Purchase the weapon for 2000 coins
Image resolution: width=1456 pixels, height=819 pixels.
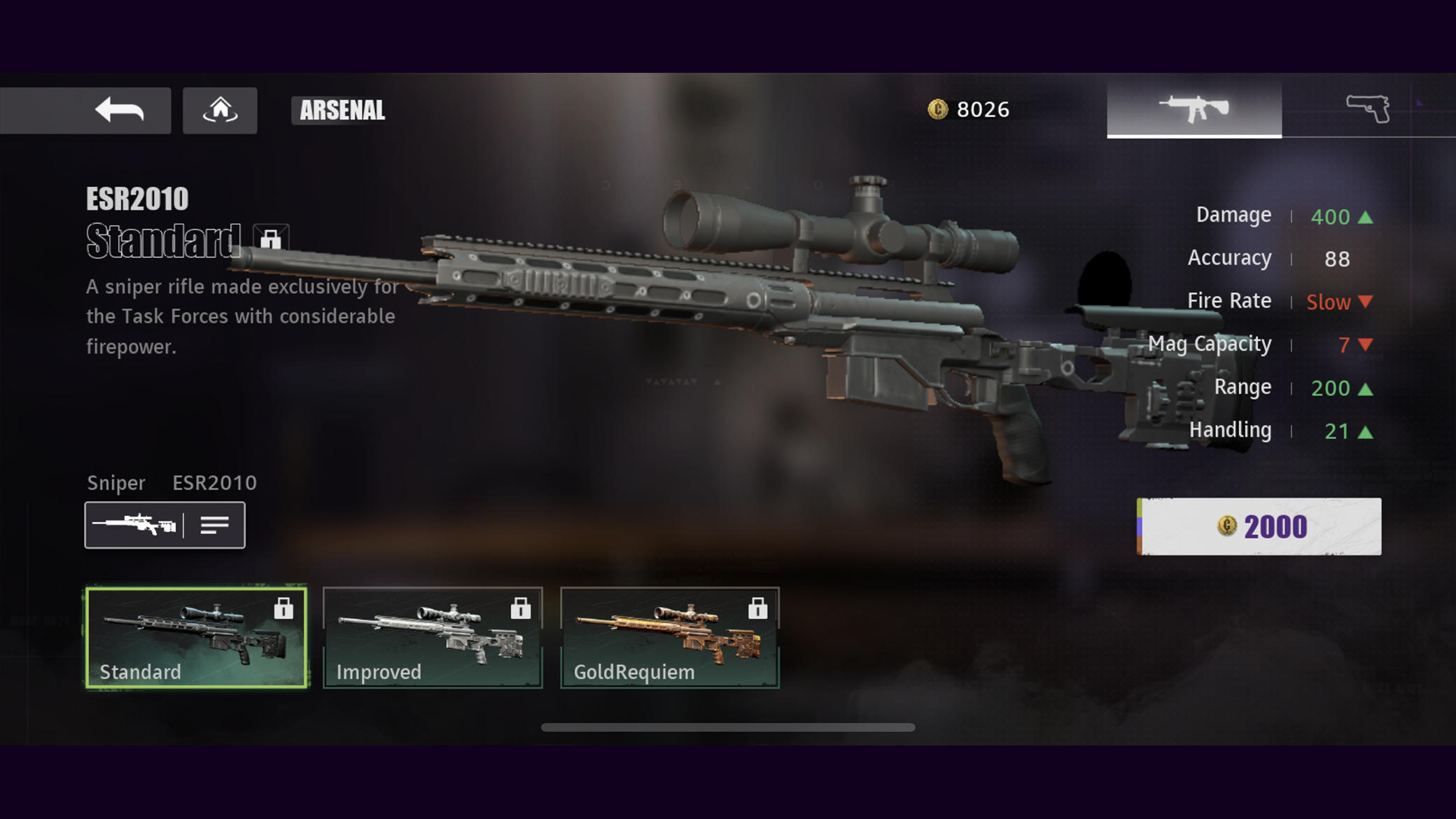pos(1258,526)
